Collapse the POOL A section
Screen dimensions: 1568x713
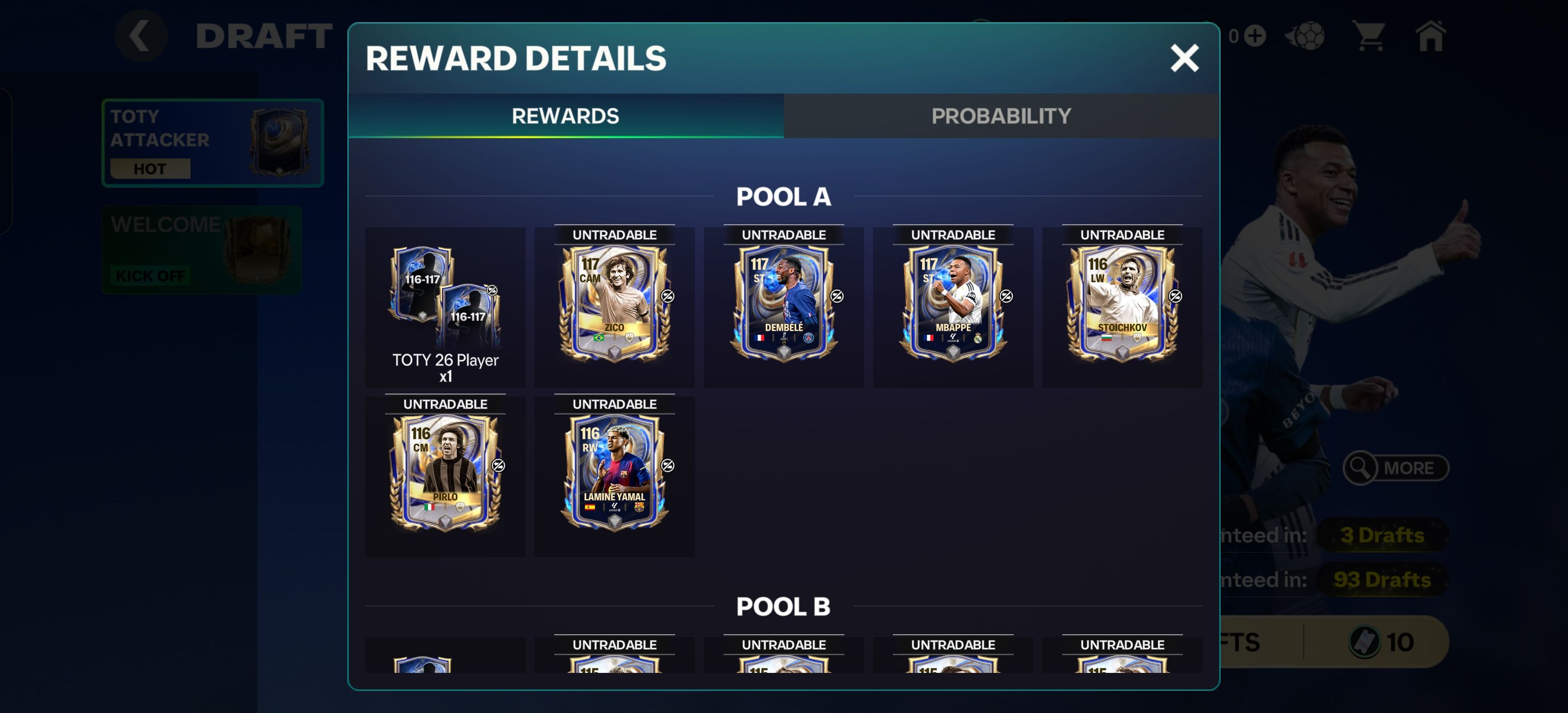[x=784, y=196]
